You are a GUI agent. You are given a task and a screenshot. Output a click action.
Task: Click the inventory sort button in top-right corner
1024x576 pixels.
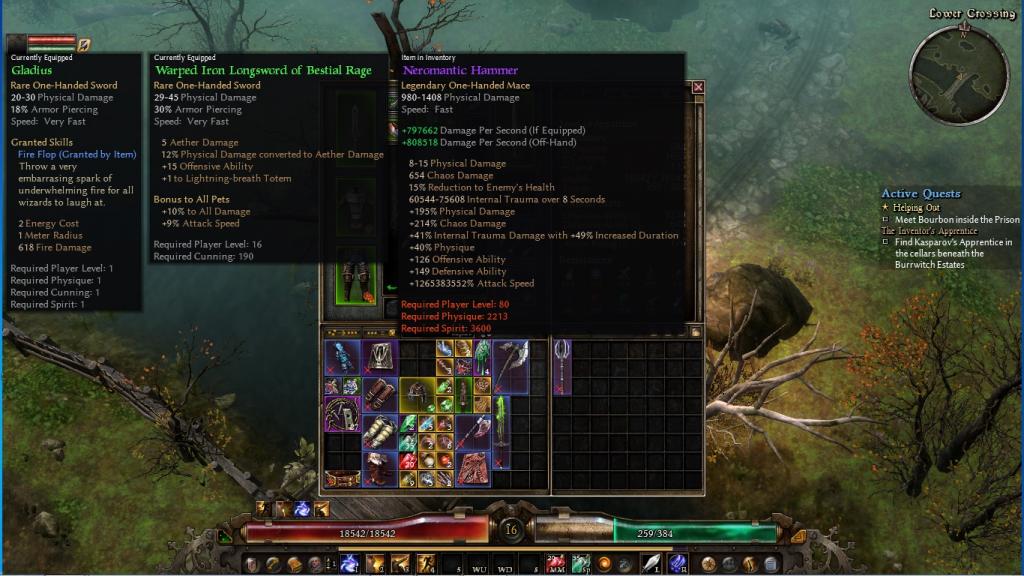click(695, 331)
